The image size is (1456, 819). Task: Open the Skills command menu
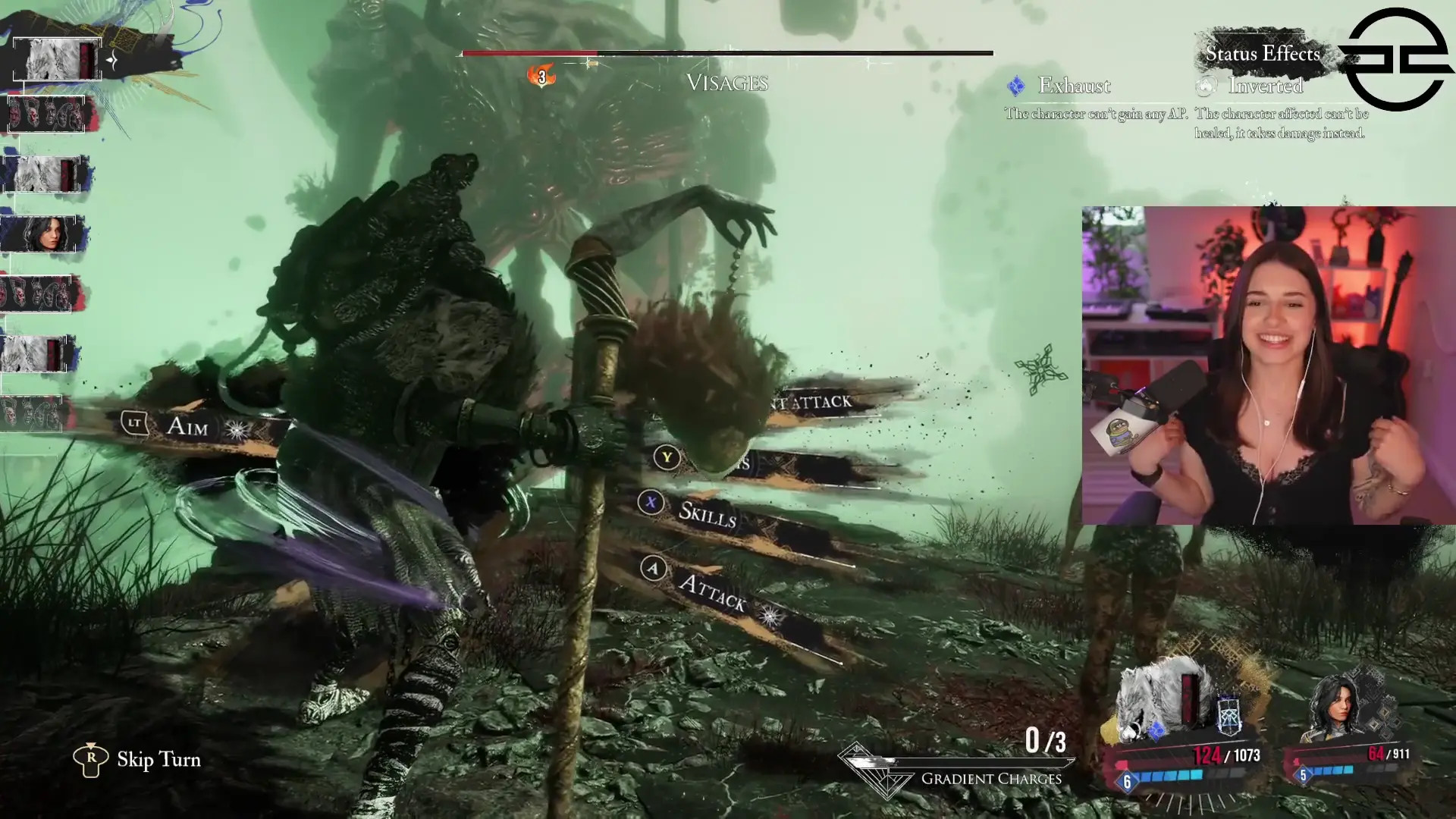(707, 514)
